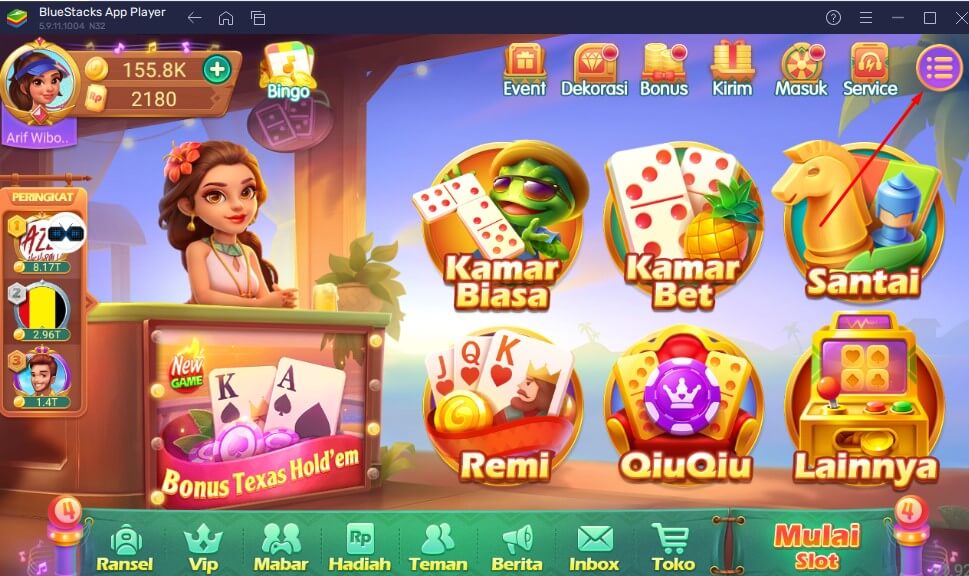Click the BlueStacks home button

tap(226, 18)
